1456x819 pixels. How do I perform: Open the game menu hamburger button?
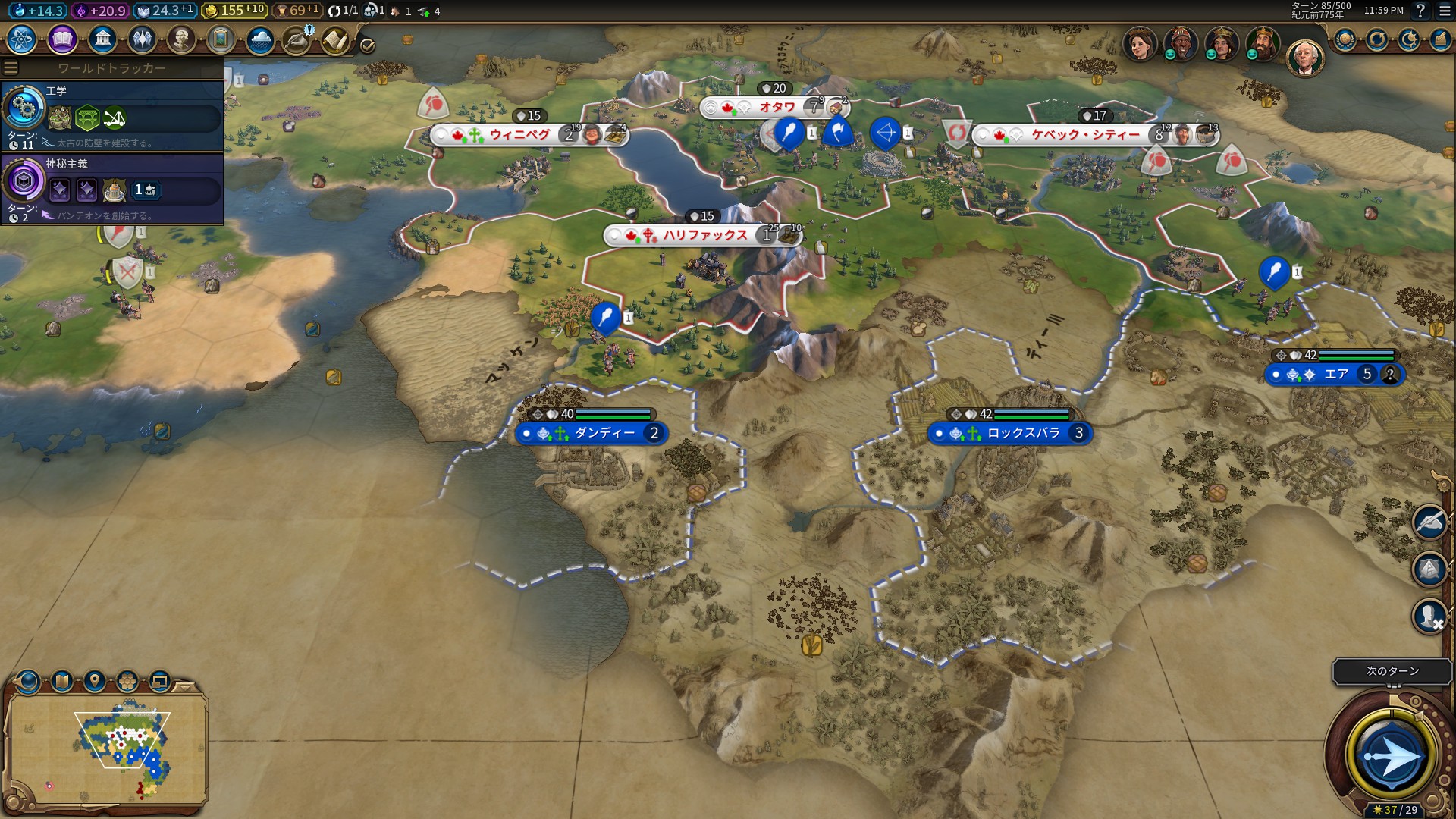click(x=1445, y=11)
